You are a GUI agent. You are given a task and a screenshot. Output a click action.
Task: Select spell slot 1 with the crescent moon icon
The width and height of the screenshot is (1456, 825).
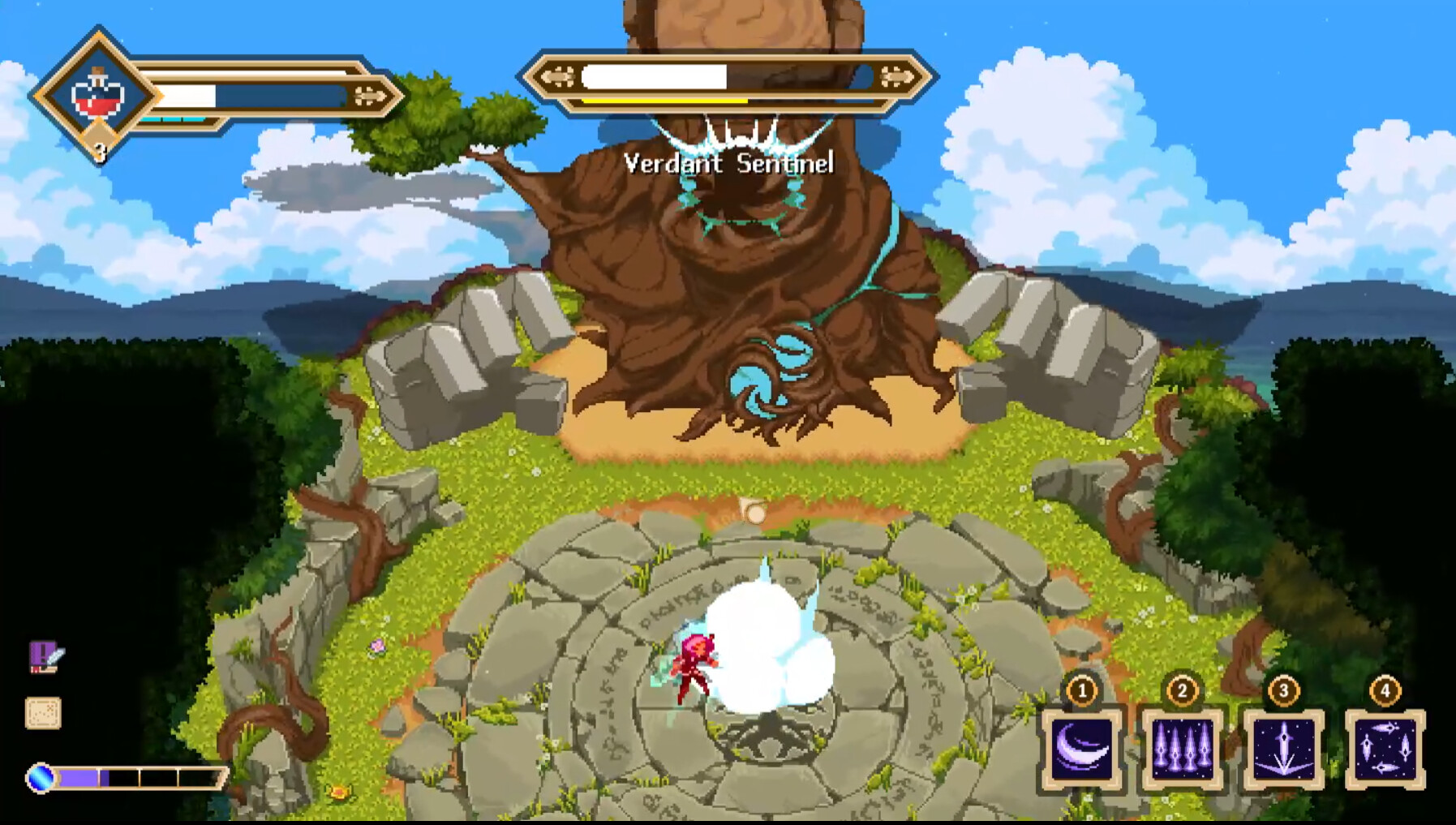click(1084, 750)
